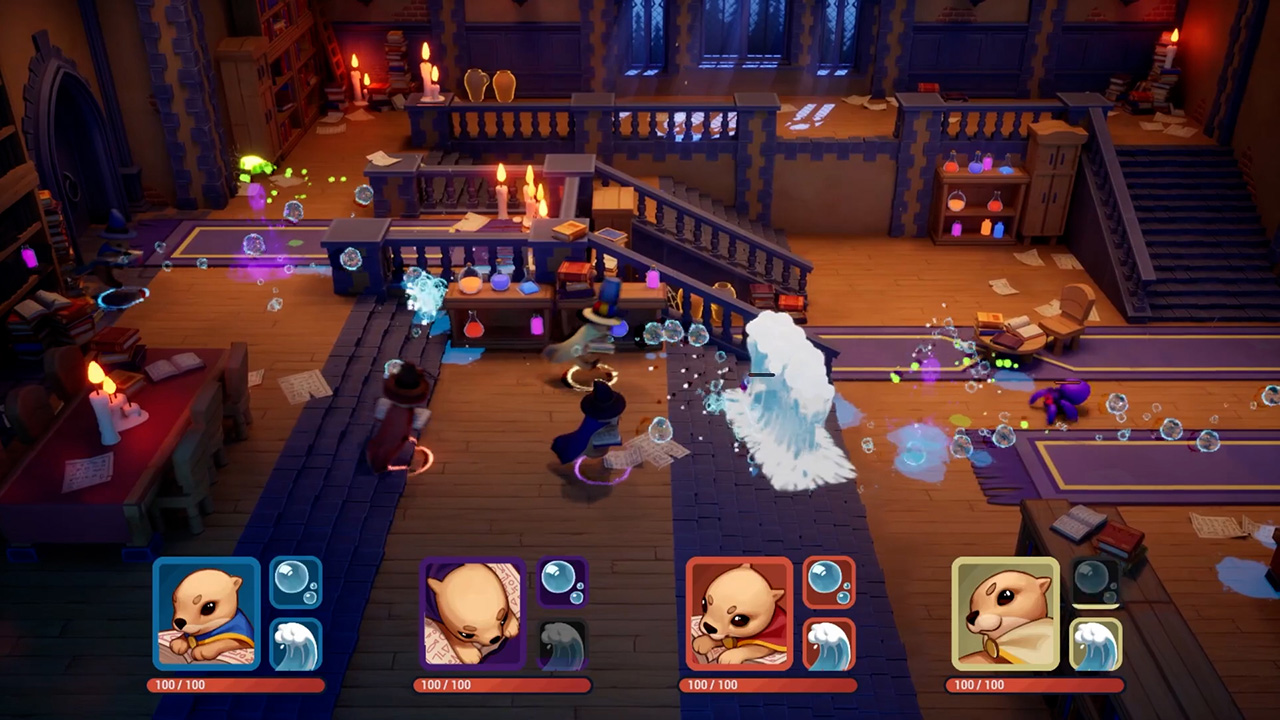Click the purple-framed sleeping otter portrait

[471, 612]
